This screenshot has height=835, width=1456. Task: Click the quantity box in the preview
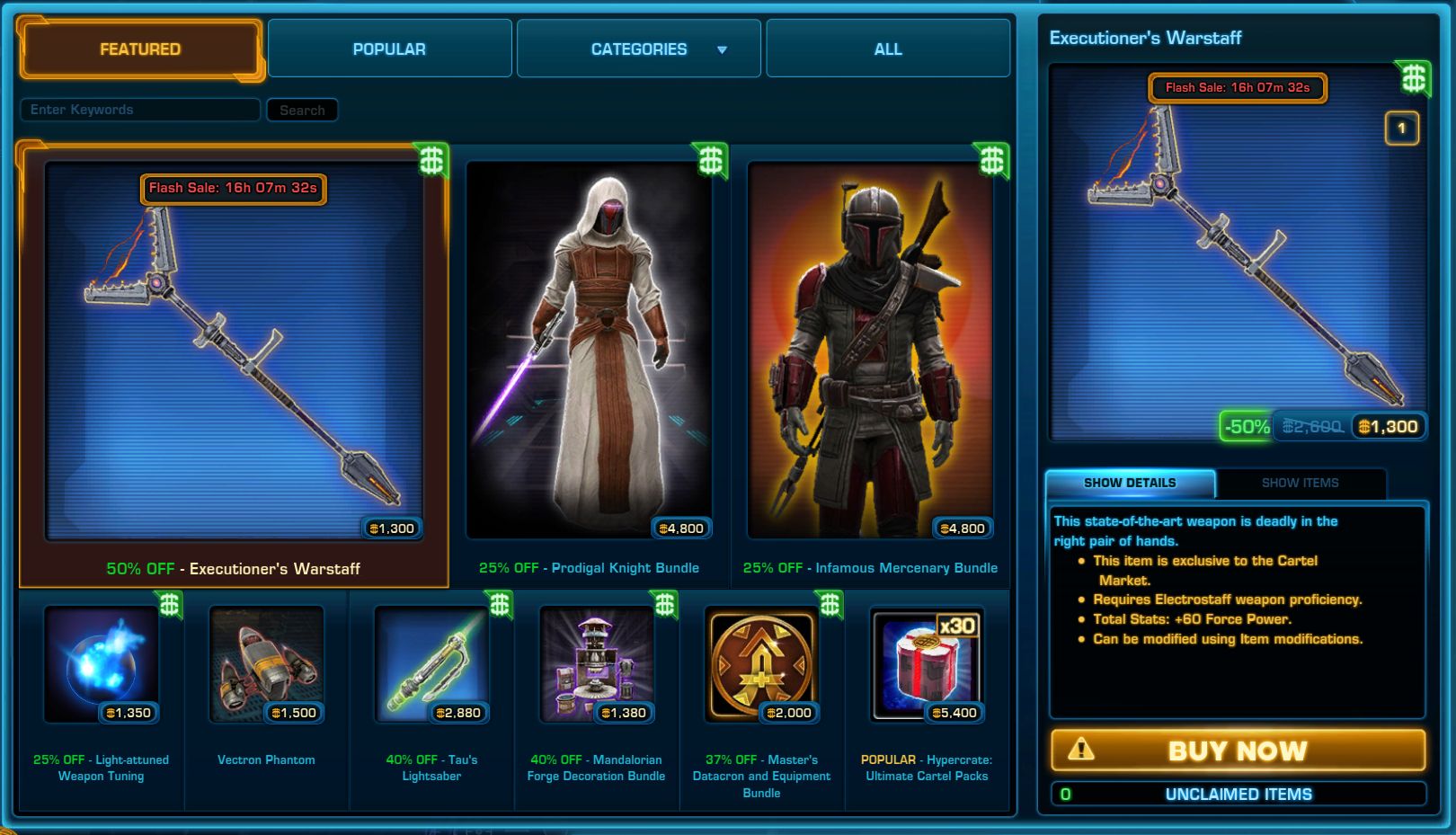coord(1401,129)
